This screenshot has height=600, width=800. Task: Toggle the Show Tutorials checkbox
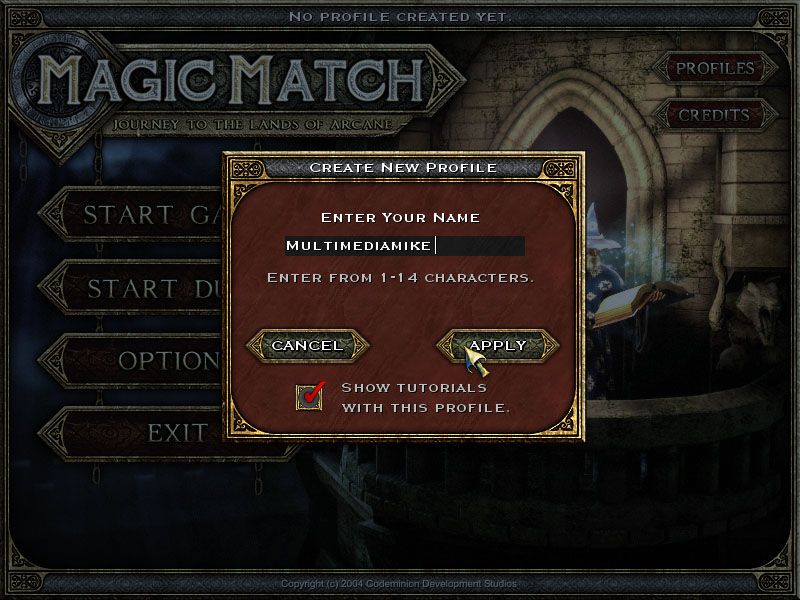[x=311, y=396]
